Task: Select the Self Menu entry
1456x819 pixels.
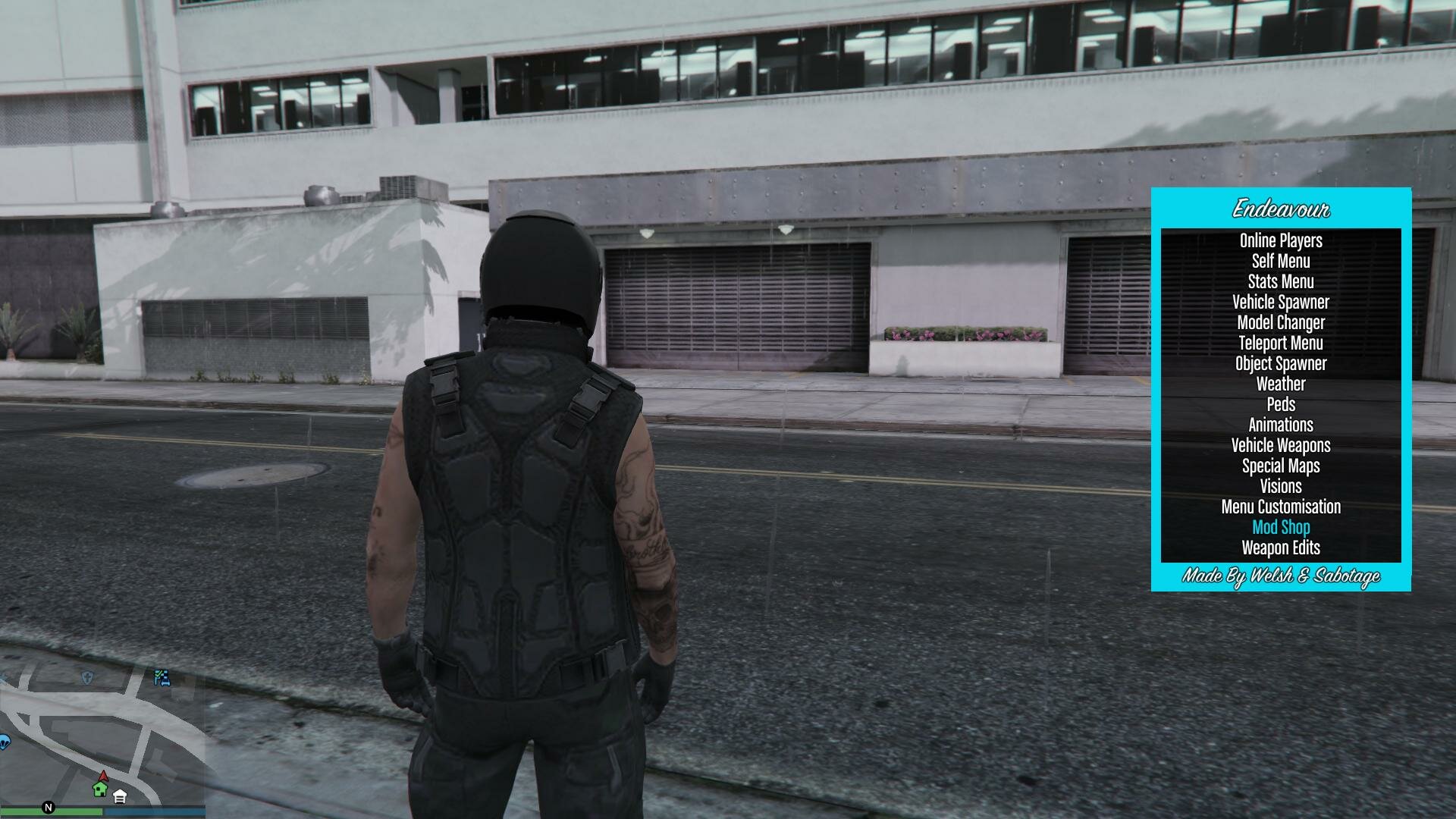Action: (1281, 262)
